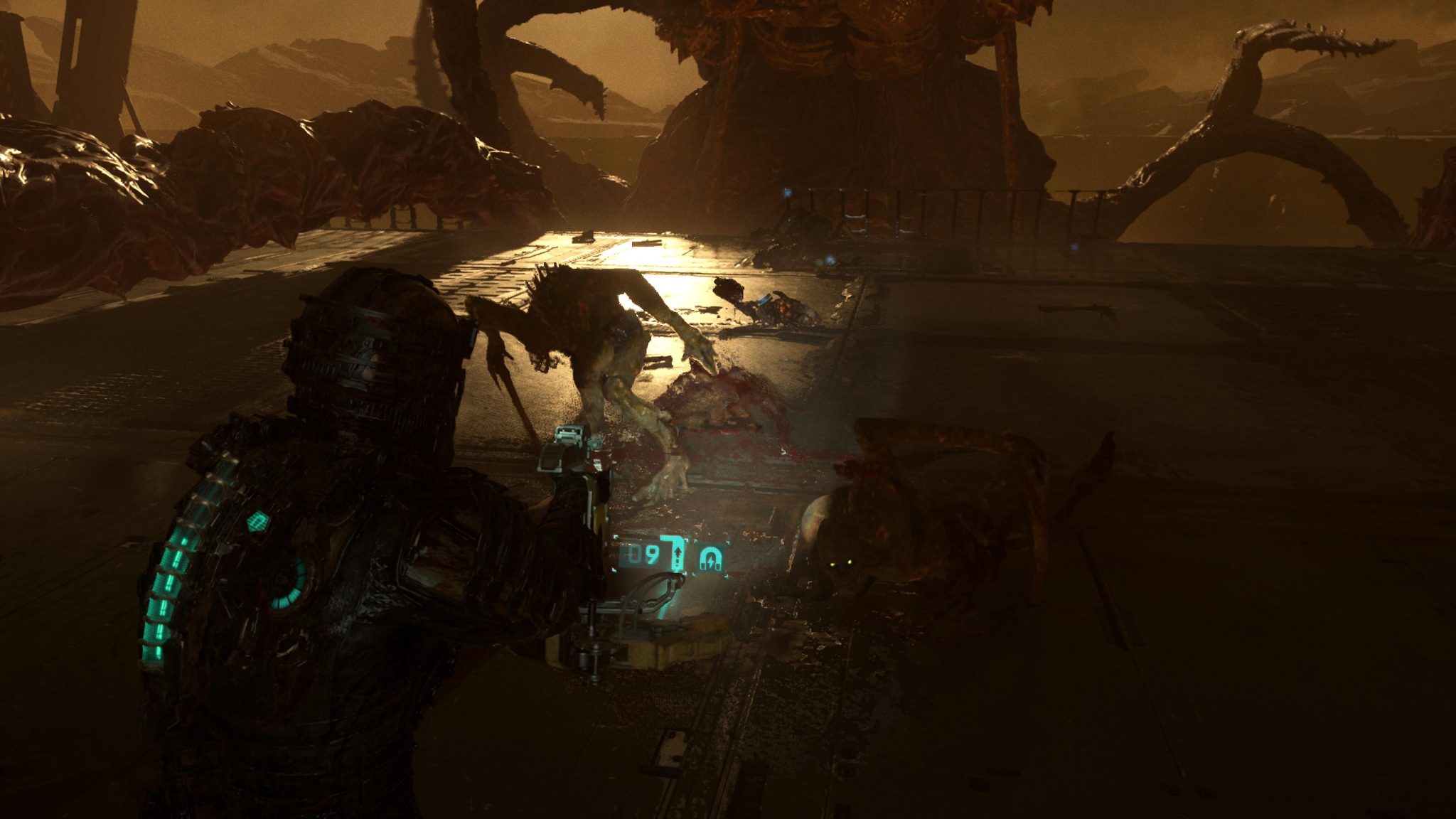Click the upward arrow fire-mode icon
Image resolution: width=1456 pixels, height=819 pixels.
tap(678, 553)
